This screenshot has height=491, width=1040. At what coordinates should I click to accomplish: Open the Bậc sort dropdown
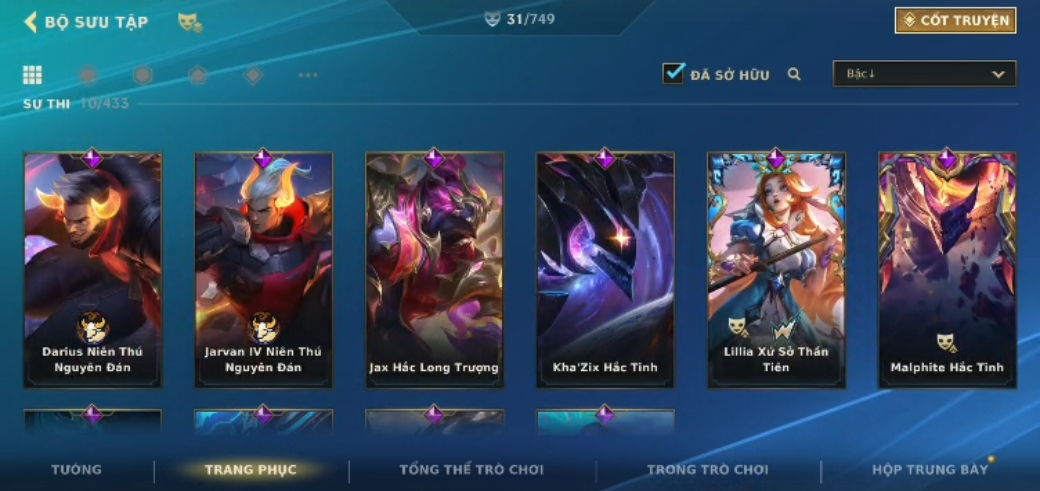[x=924, y=74]
